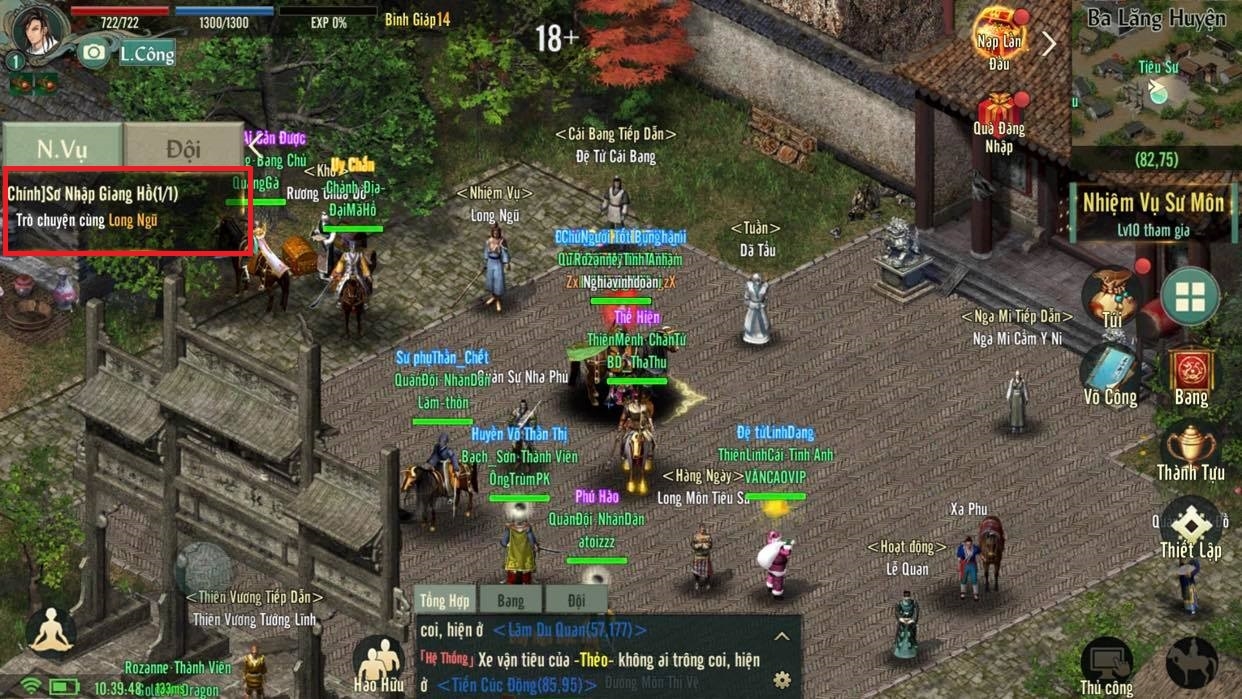Join the Nhiệm Vụ Sư Môn quest
The image size is (1242, 699).
(1153, 213)
